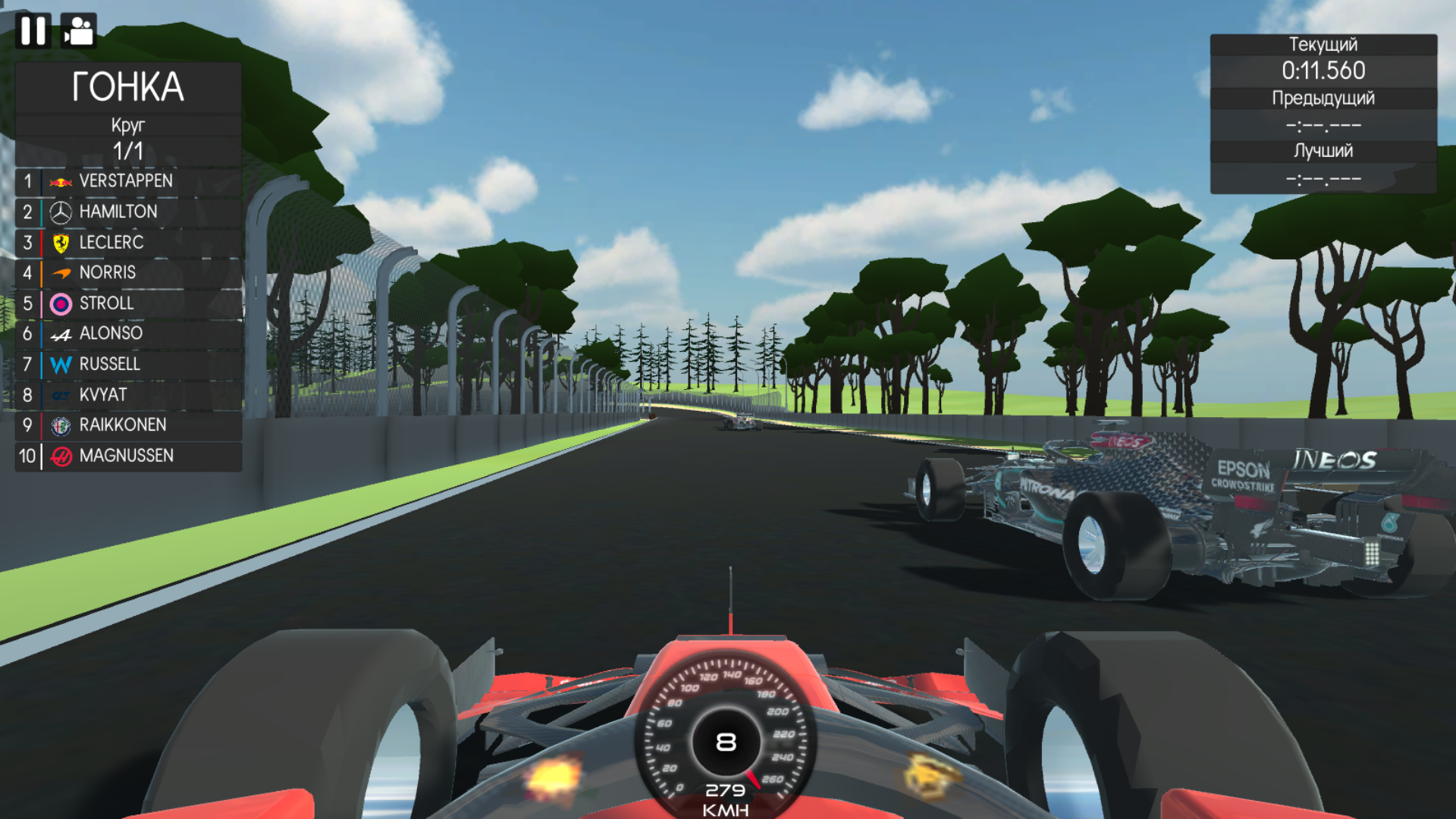Click the Red Bull logo beside VERSTAPPEN

(61, 181)
